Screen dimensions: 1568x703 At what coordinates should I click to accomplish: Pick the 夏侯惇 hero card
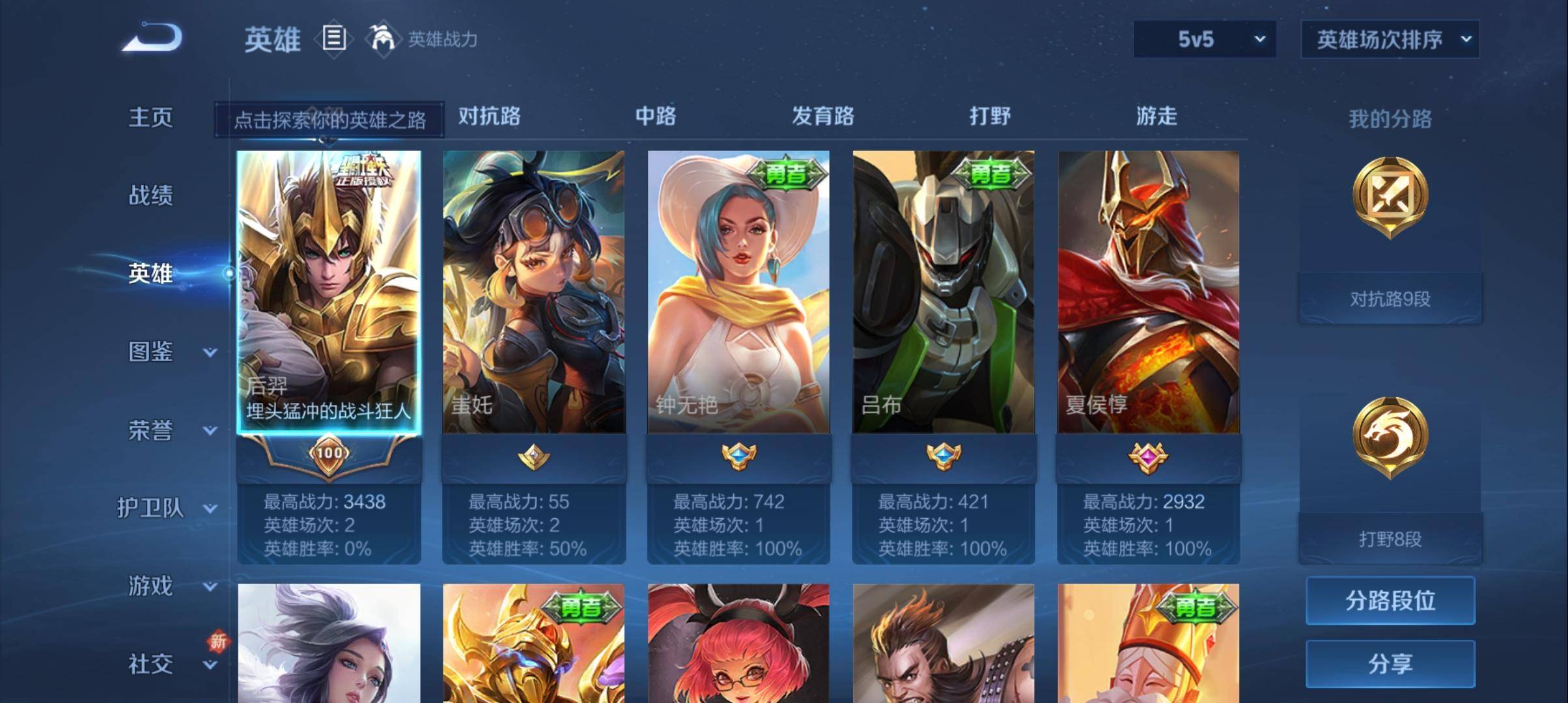[x=1148, y=293]
